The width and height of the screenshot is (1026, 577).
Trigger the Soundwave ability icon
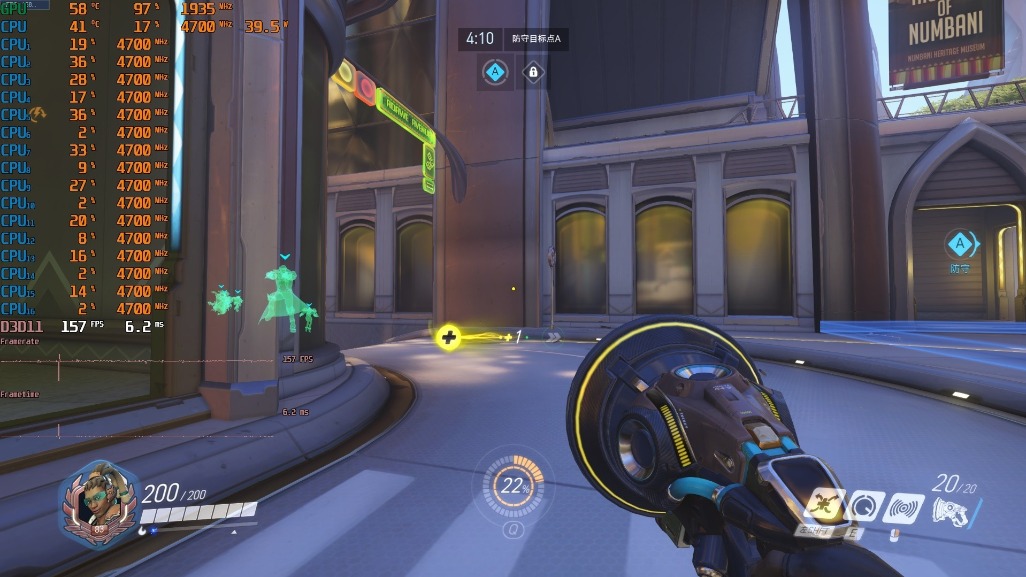click(901, 508)
